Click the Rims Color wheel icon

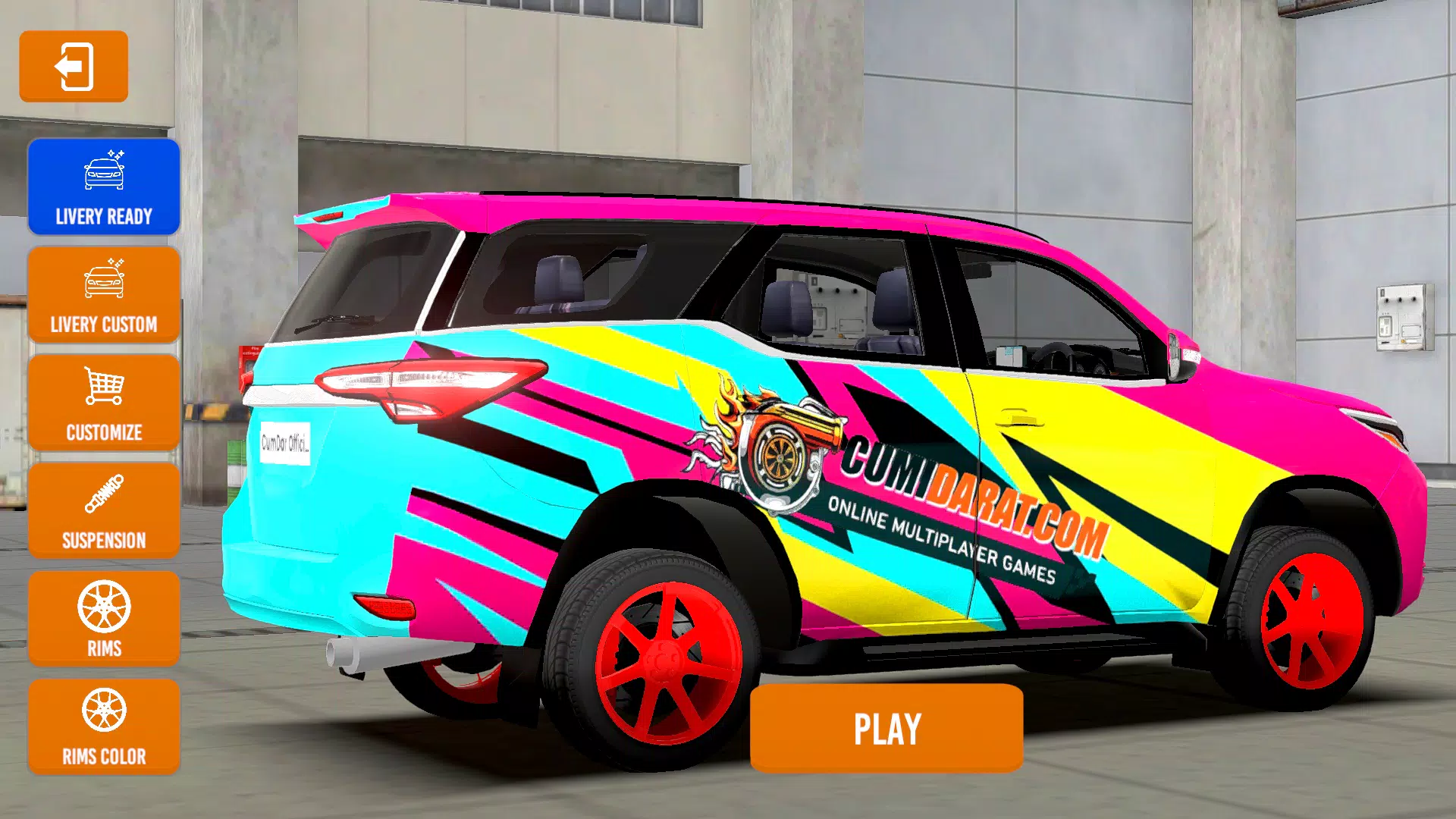pos(104,712)
